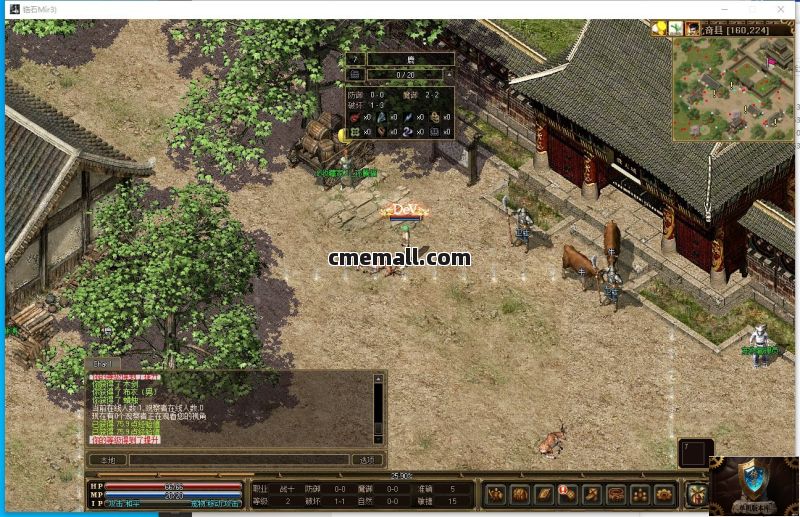Screen dimensions: 800x517
Task: Open the bag inventory icon
Action: (x=520, y=494)
